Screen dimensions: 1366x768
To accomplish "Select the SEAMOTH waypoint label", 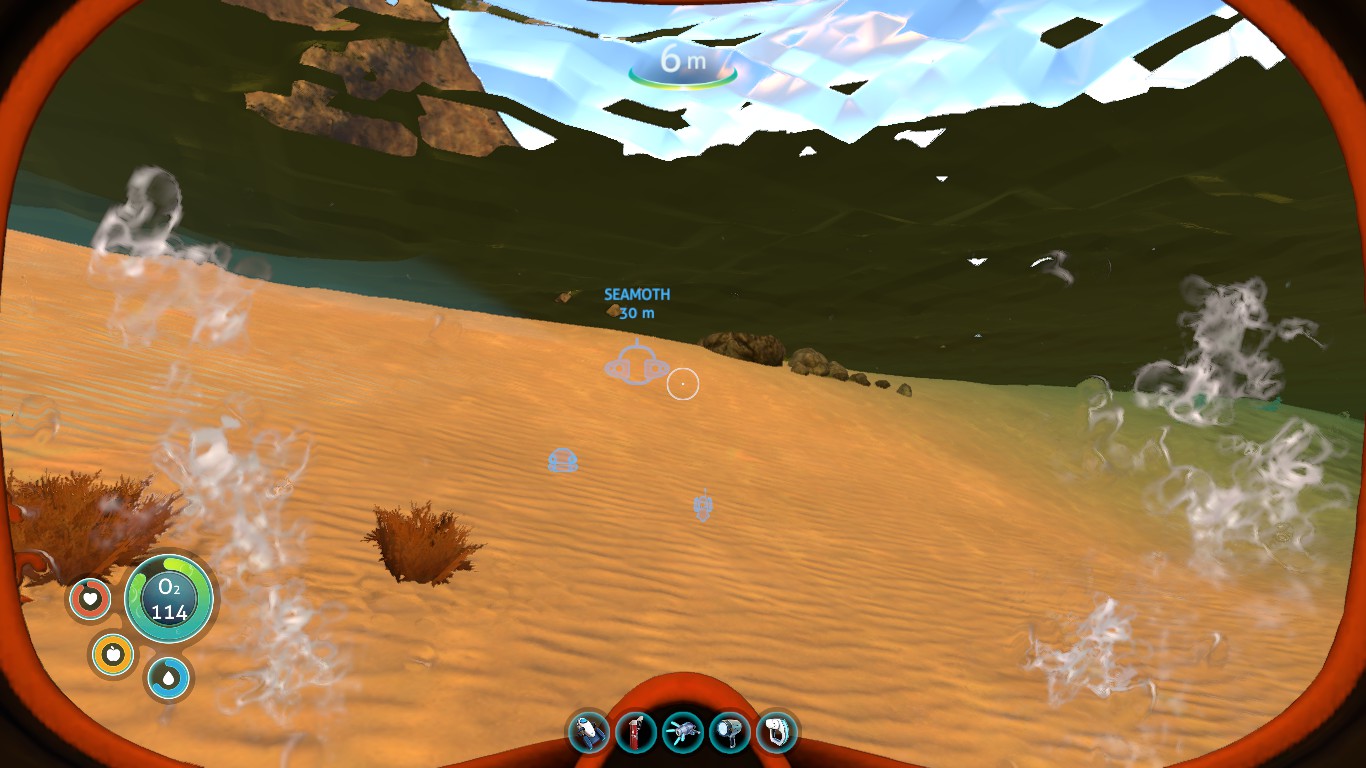I will pos(637,294).
